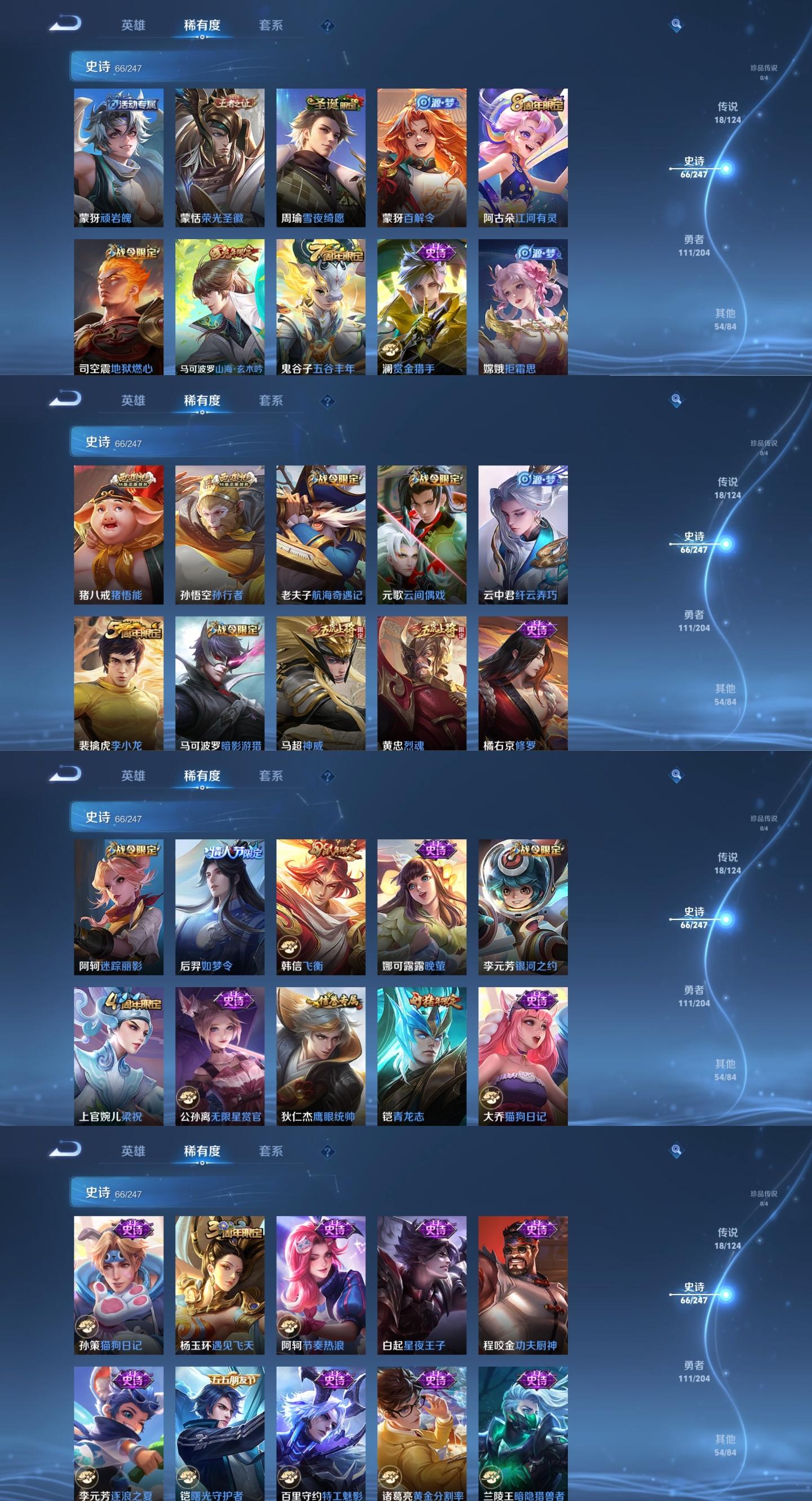
Task: Choose the 阿古朵 江河有灵 skin card
Action: [523, 157]
